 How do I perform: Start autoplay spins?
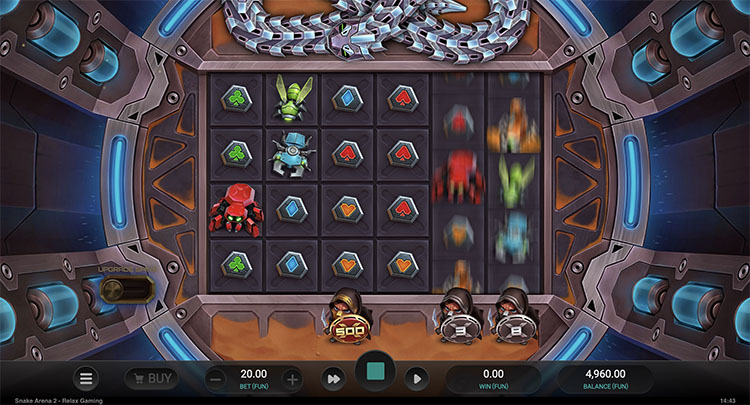[418, 379]
